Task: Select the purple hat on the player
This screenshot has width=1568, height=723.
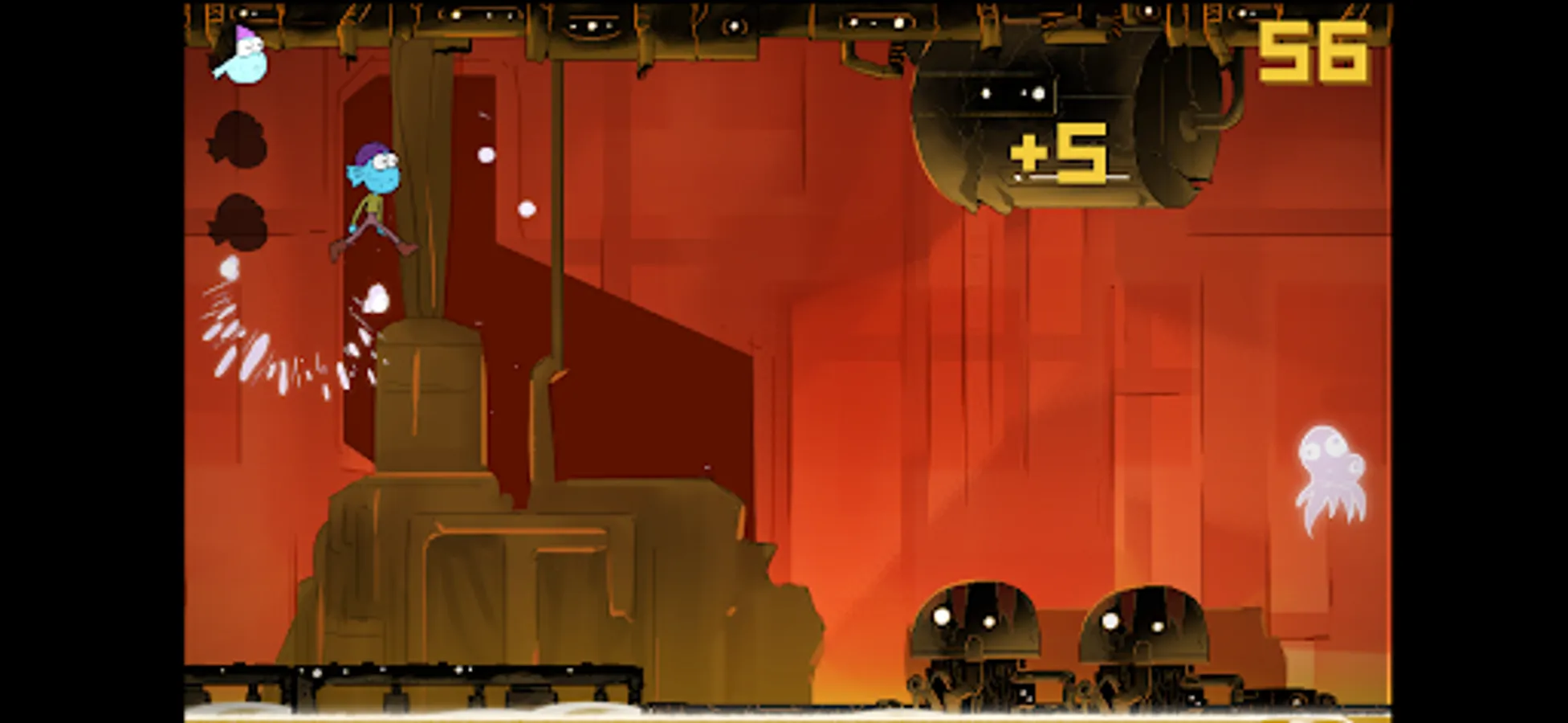Action: (x=367, y=153)
